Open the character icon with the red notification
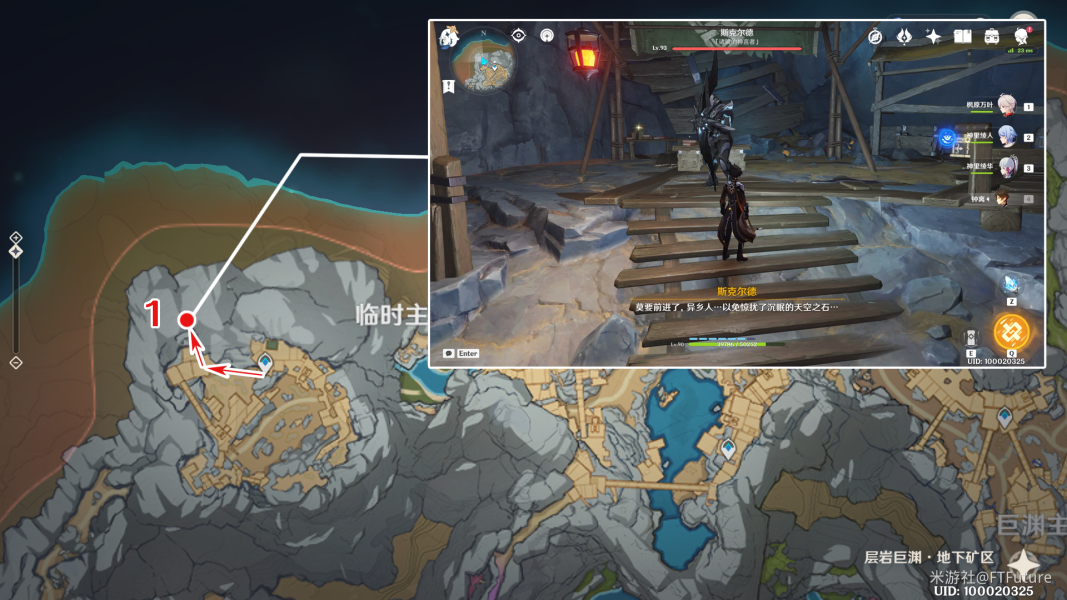The height and width of the screenshot is (600, 1067). 1021,36
